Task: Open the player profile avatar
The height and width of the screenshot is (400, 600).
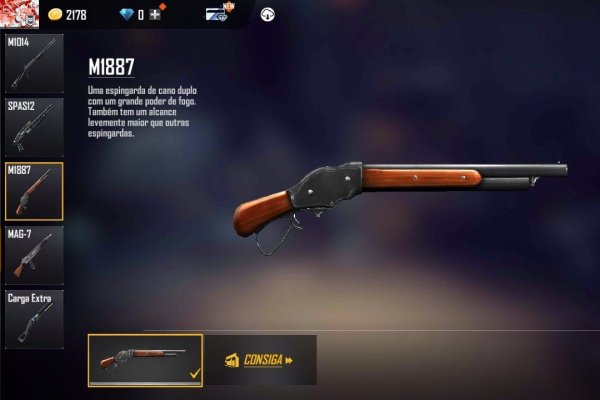Action: pyautogui.click(x=20, y=13)
